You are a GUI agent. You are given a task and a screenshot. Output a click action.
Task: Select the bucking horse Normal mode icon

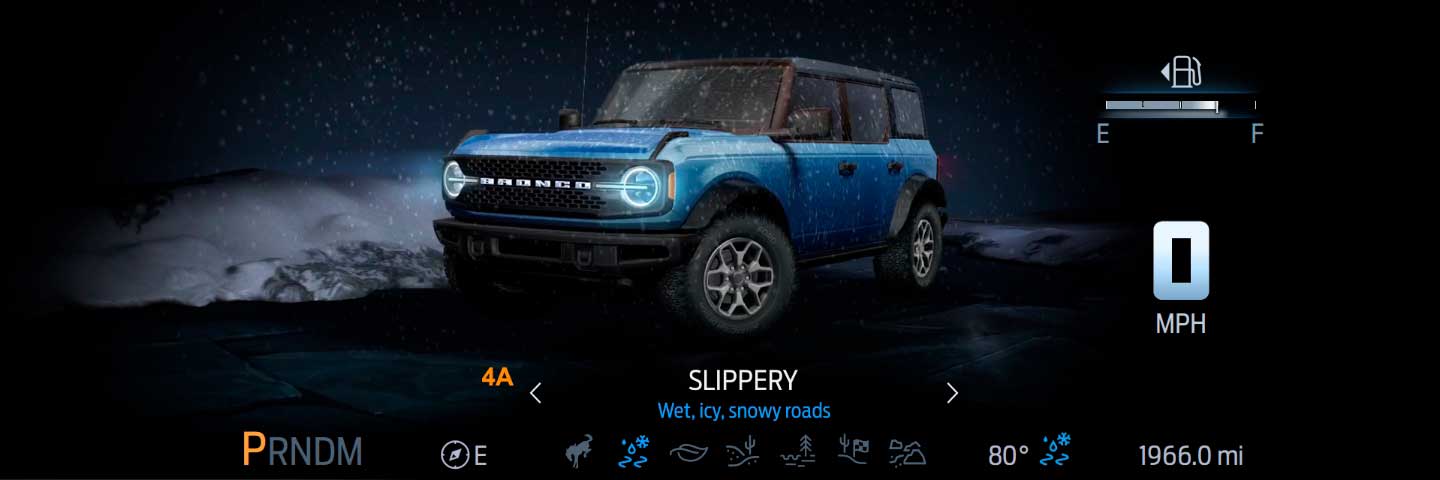point(579,452)
